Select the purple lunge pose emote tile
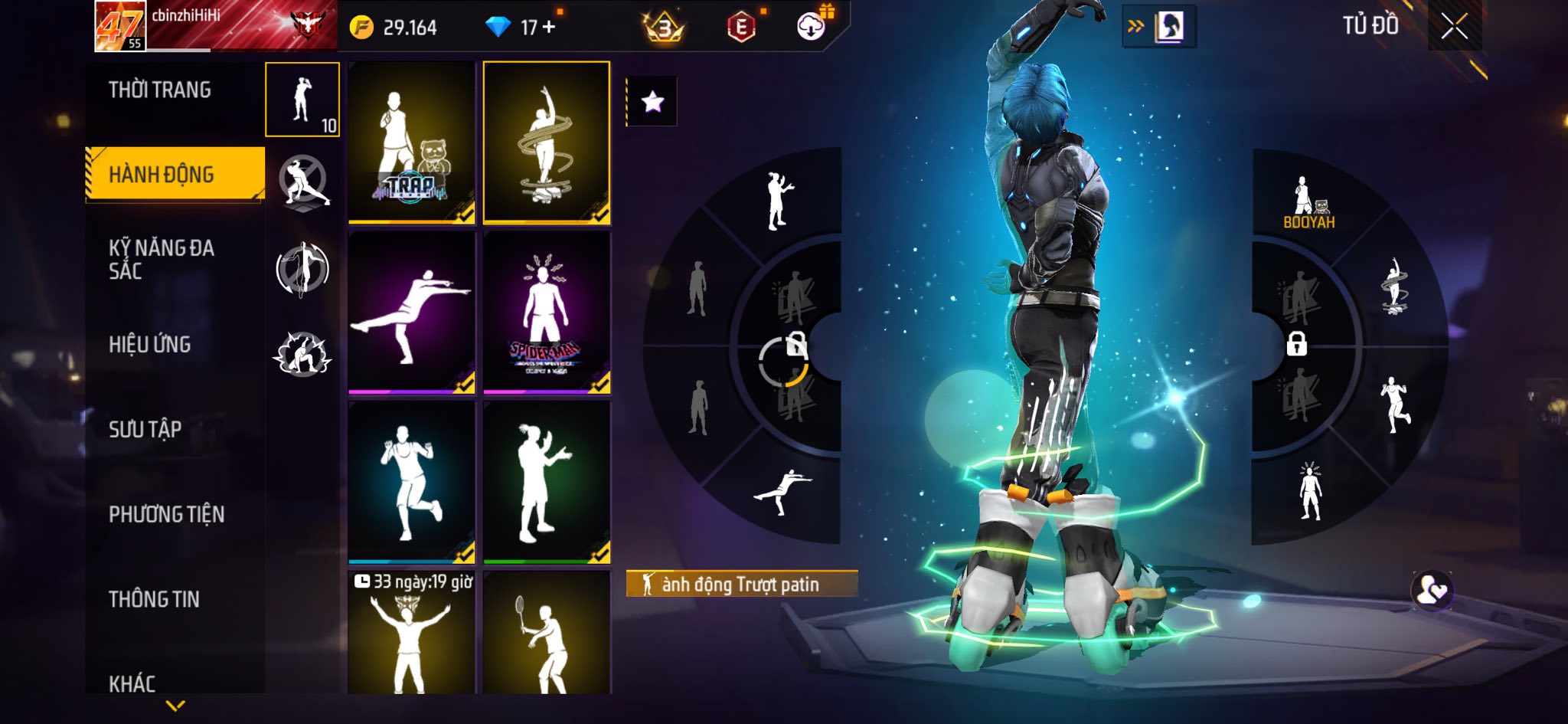1568x724 pixels. (x=412, y=313)
